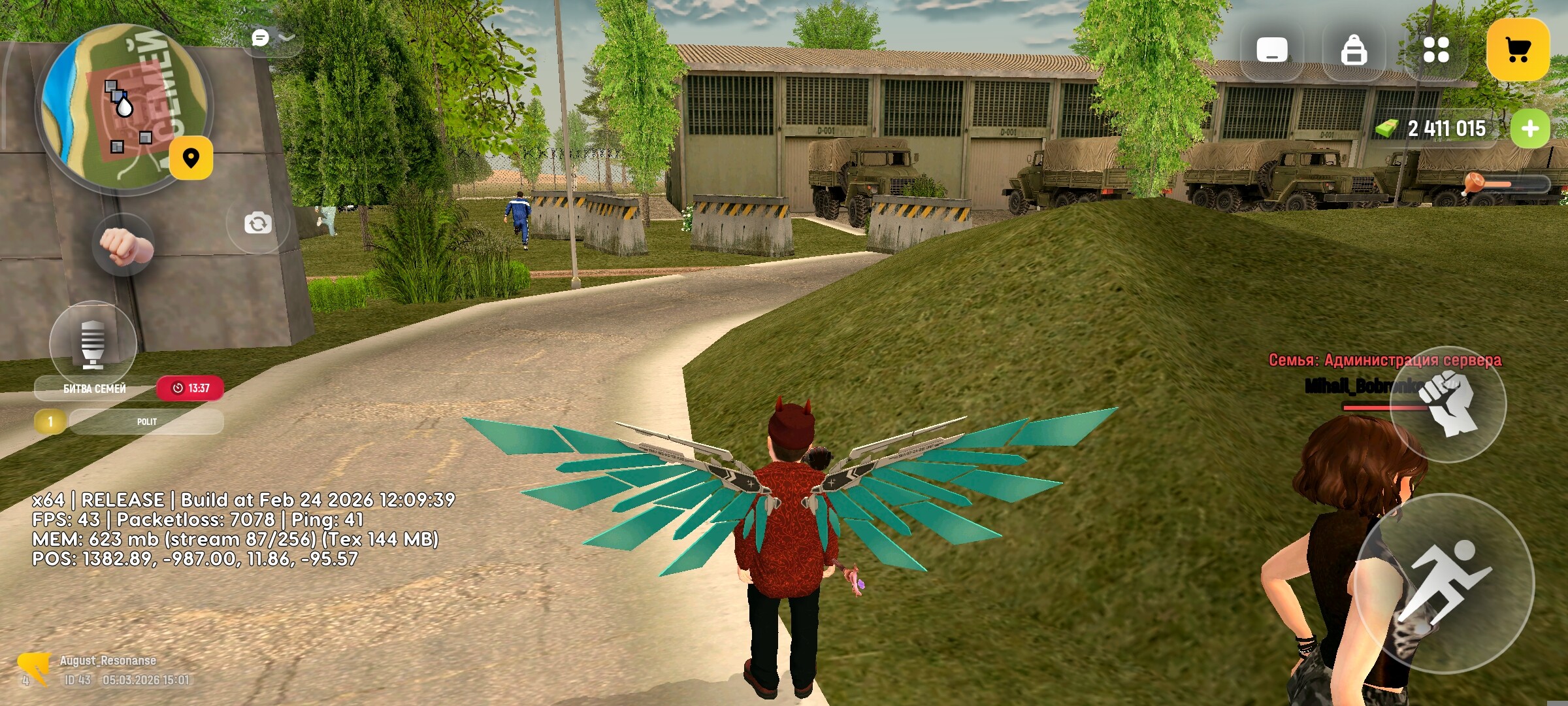Open the backpack inventory
The image size is (1568, 706).
pyautogui.click(x=1353, y=50)
